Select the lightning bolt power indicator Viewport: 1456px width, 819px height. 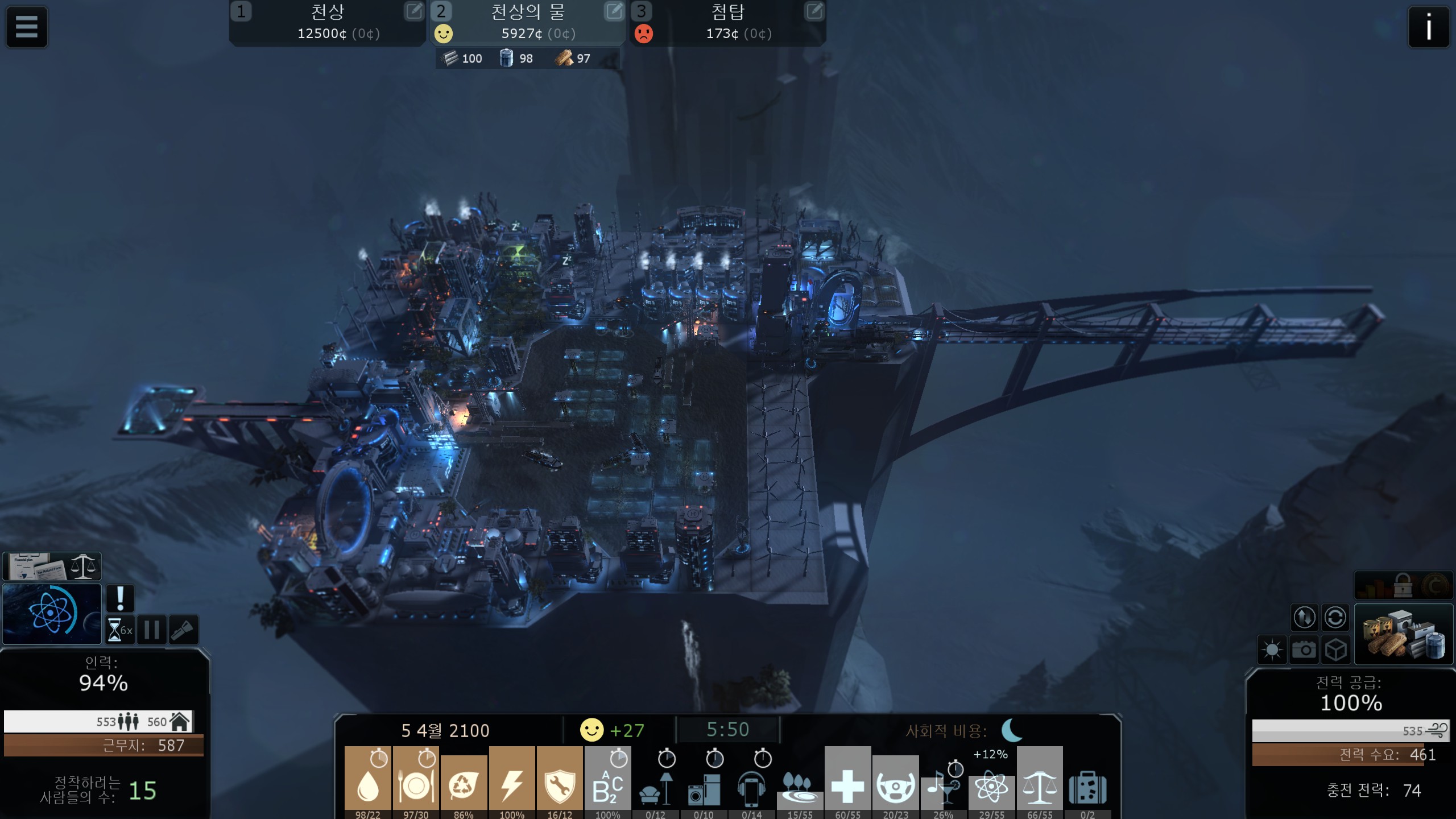(511, 782)
